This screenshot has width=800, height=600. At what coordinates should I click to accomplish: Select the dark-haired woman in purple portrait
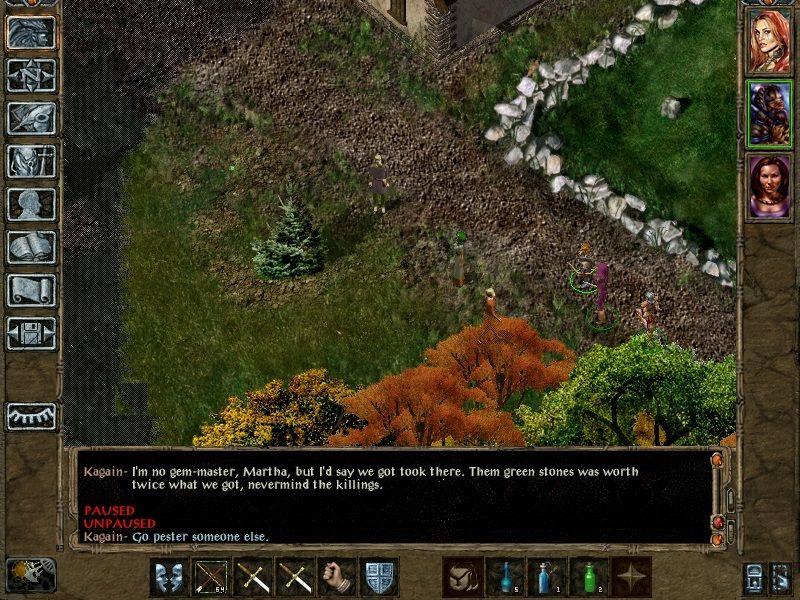tap(769, 184)
